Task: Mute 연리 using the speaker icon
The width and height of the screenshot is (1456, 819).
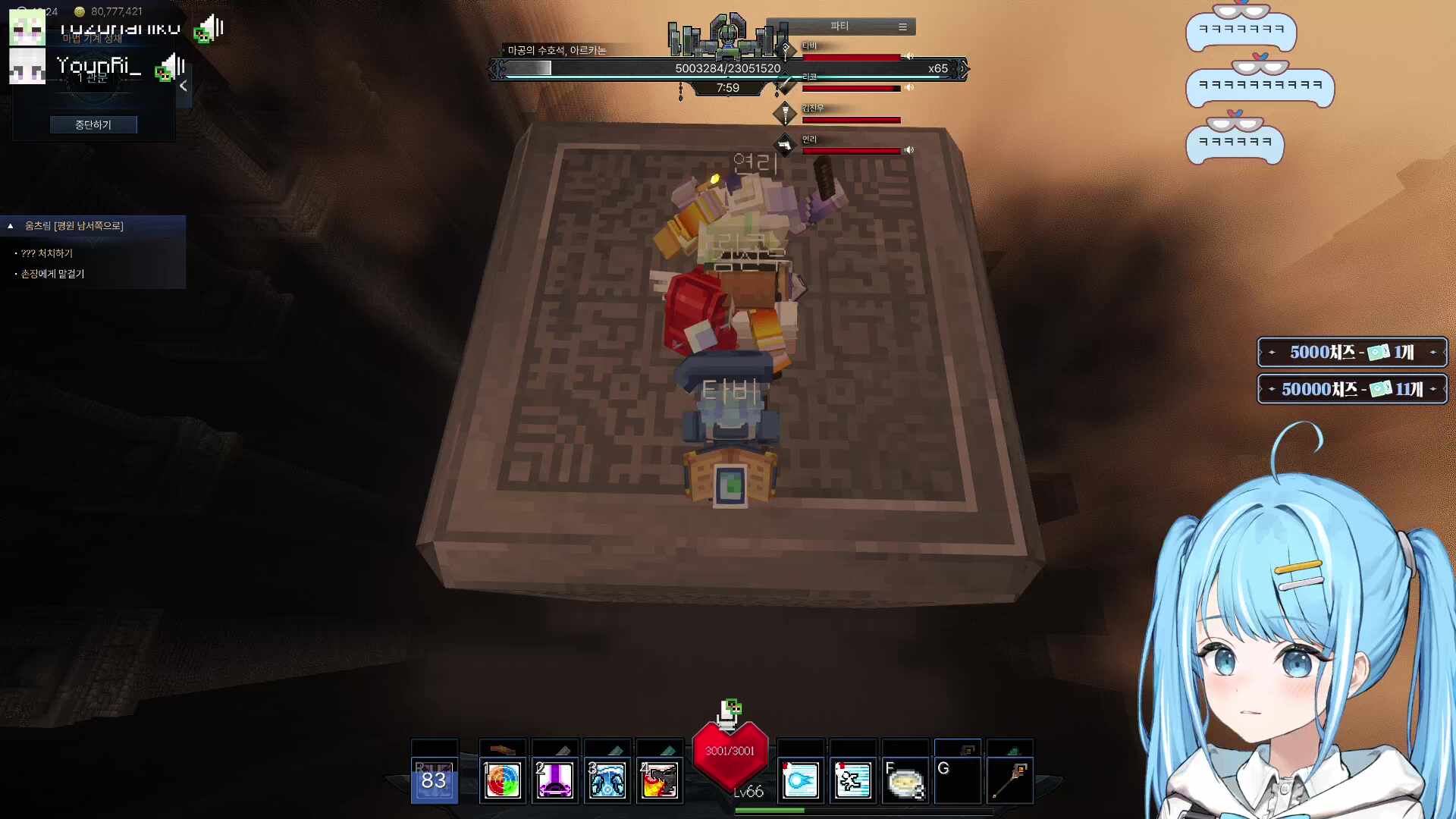Action: click(909, 149)
